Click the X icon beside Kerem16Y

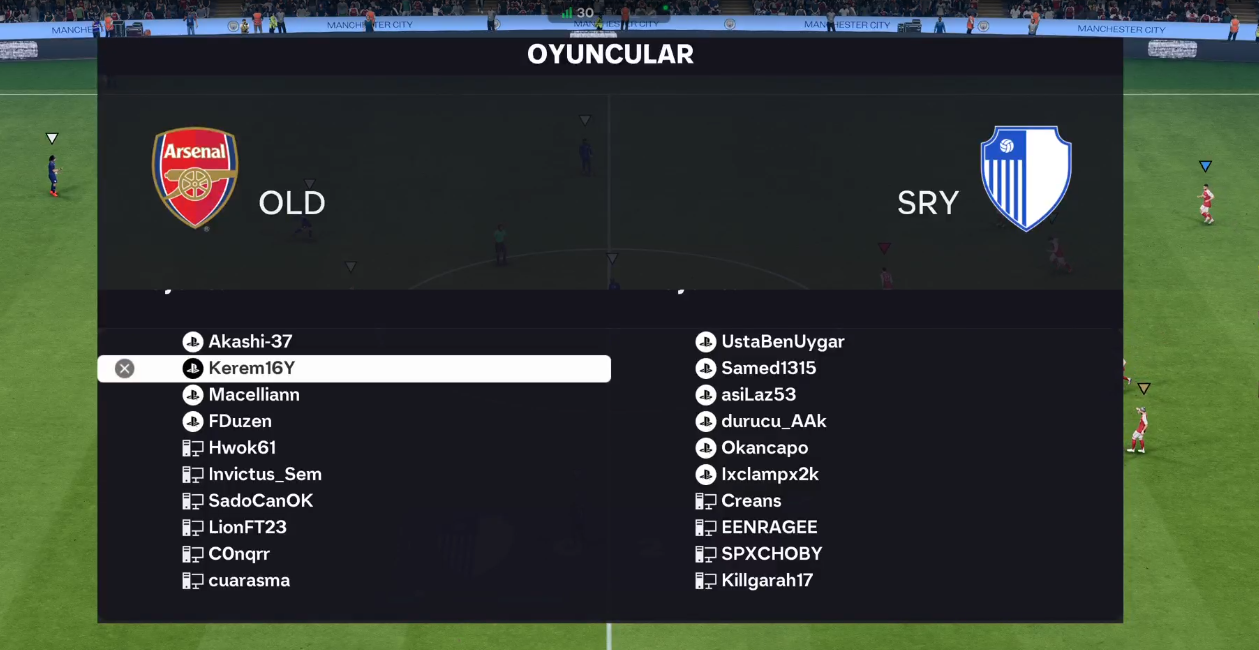pyautogui.click(x=125, y=369)
